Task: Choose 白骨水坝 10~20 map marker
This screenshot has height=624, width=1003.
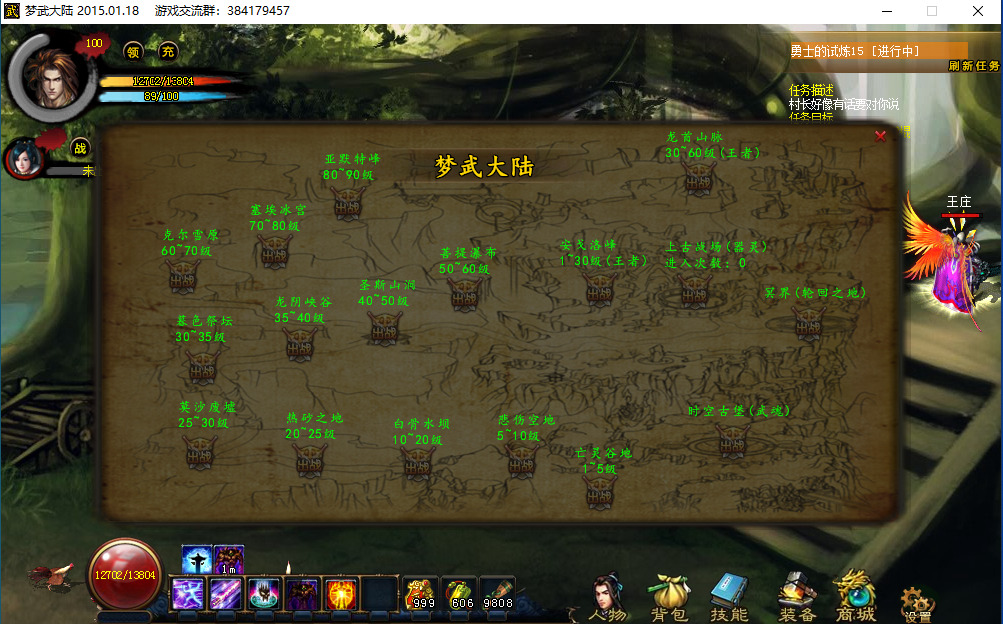Action: pos(417,461)
